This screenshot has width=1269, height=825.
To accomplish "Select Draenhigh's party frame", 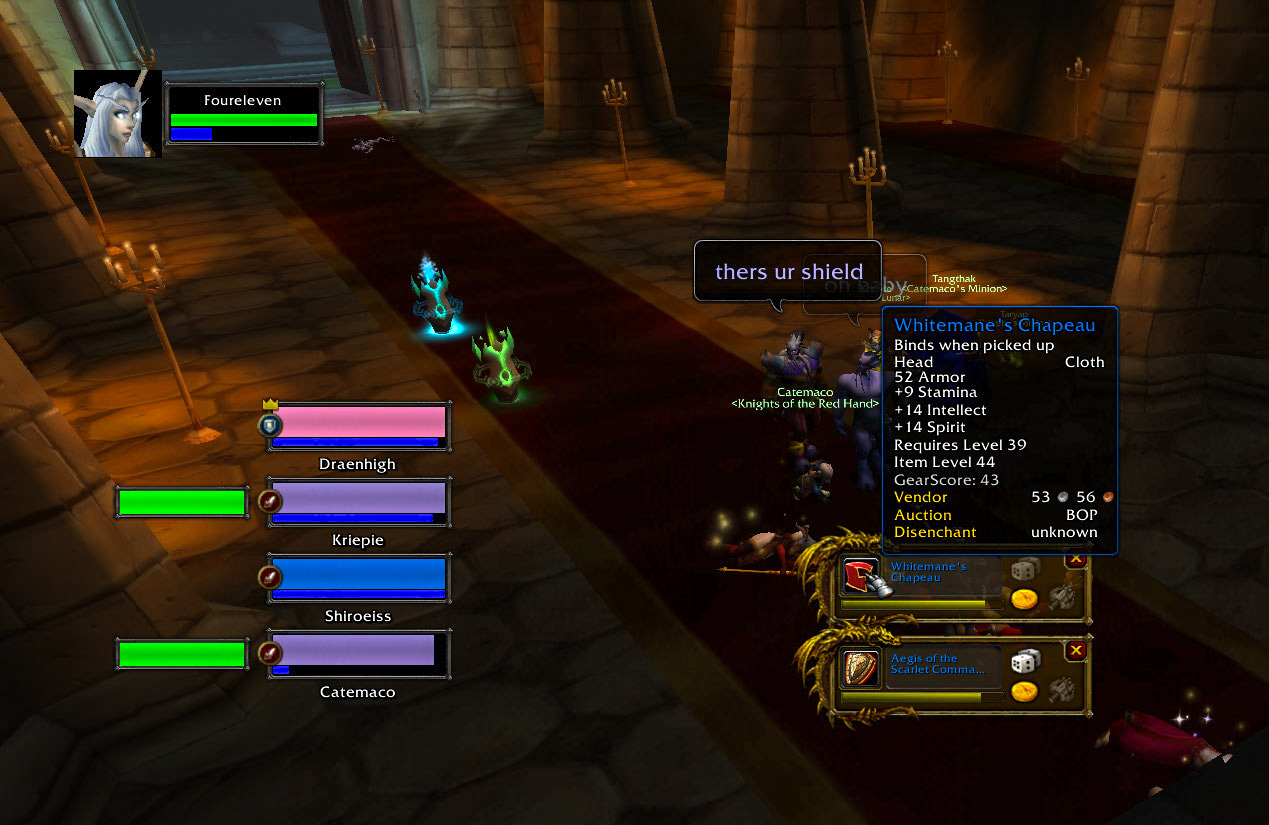I will click(x=359, y=427).
